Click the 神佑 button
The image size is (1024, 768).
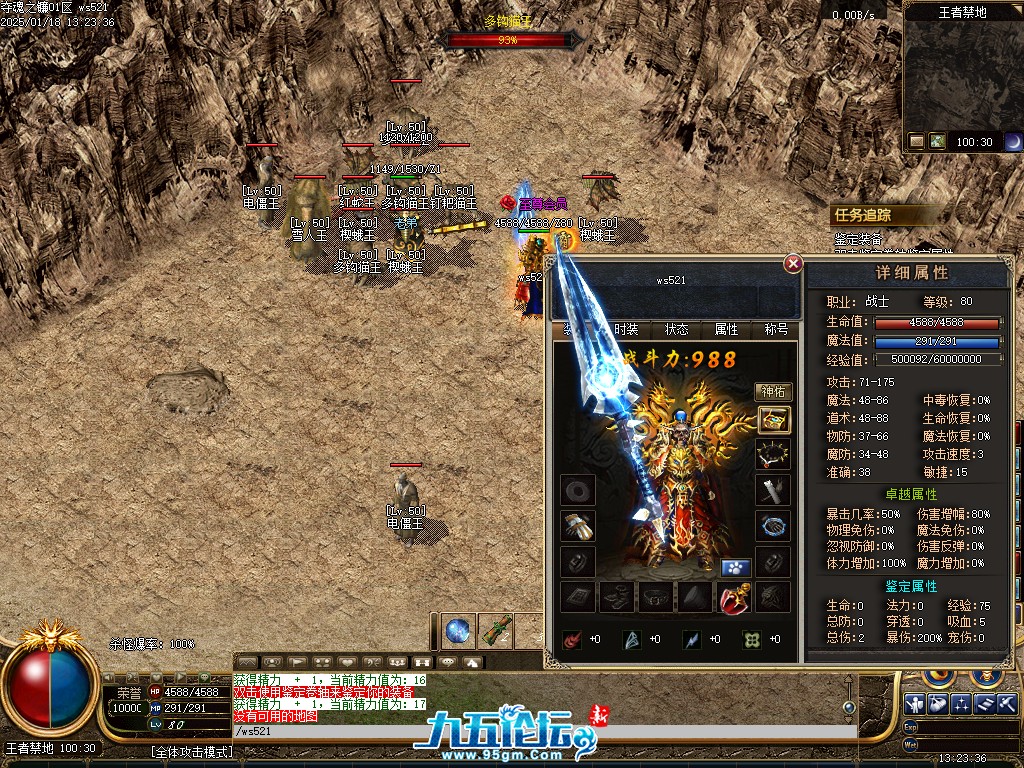[x=773, y=391]
